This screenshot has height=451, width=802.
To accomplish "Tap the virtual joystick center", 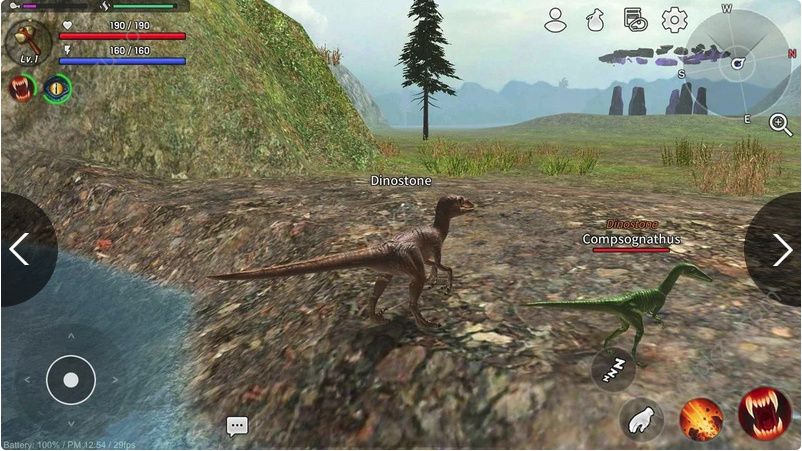I will 70,380.
